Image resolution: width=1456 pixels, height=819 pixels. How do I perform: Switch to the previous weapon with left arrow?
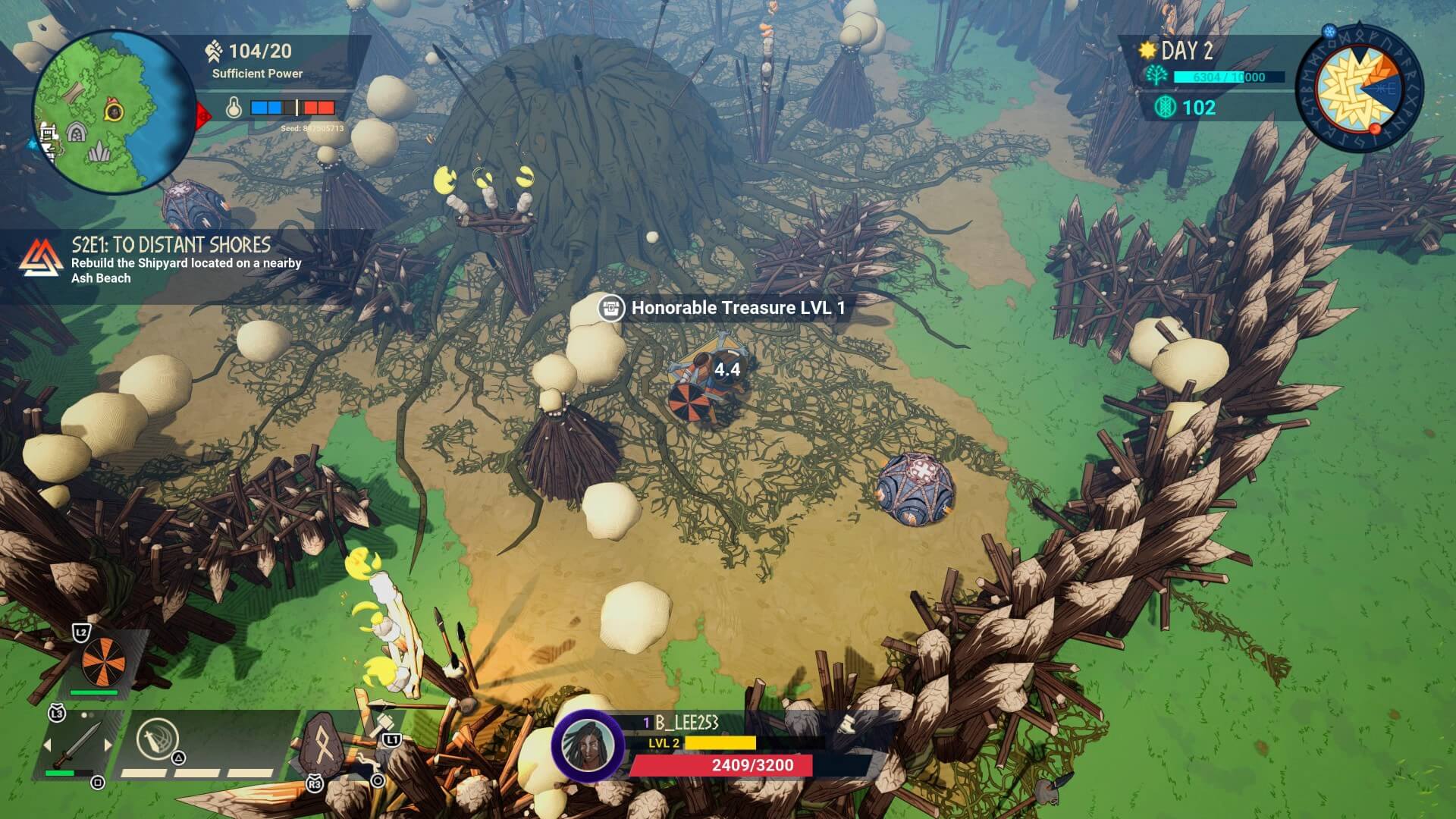(47, 745)
